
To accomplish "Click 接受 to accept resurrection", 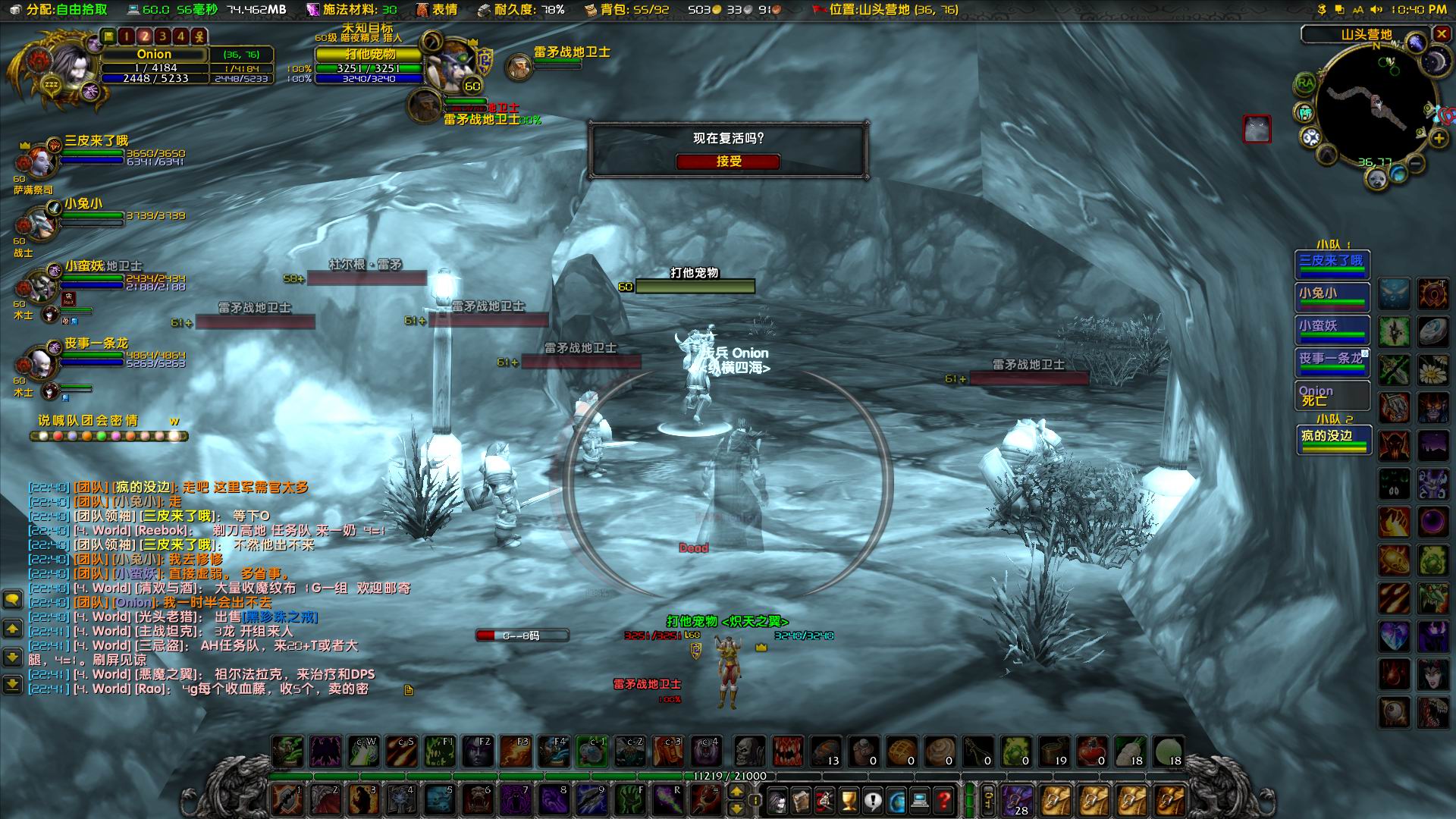I will (730, 162).
